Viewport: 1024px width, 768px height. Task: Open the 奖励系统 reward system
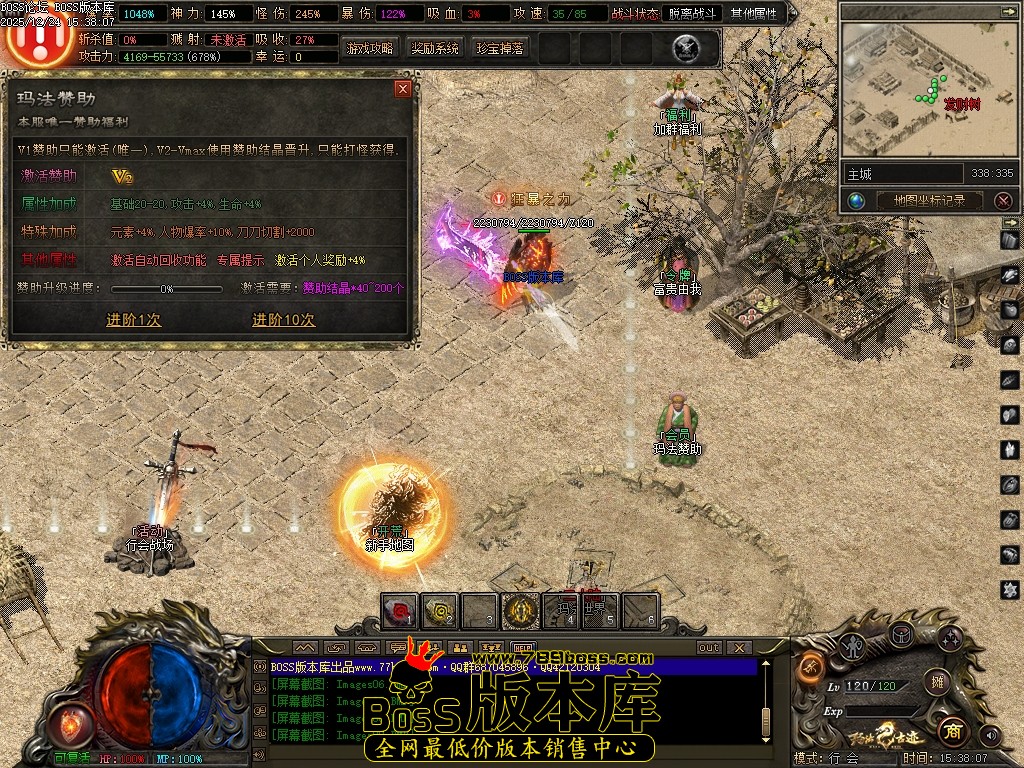tap(435, 48)
